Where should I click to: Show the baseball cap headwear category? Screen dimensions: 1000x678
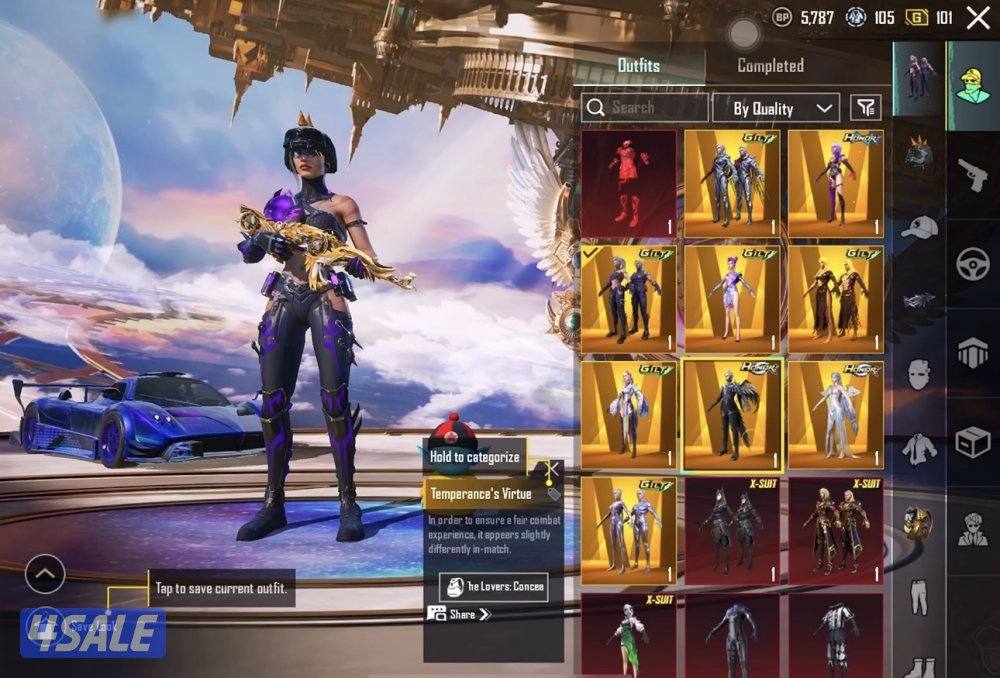(919, 229)
